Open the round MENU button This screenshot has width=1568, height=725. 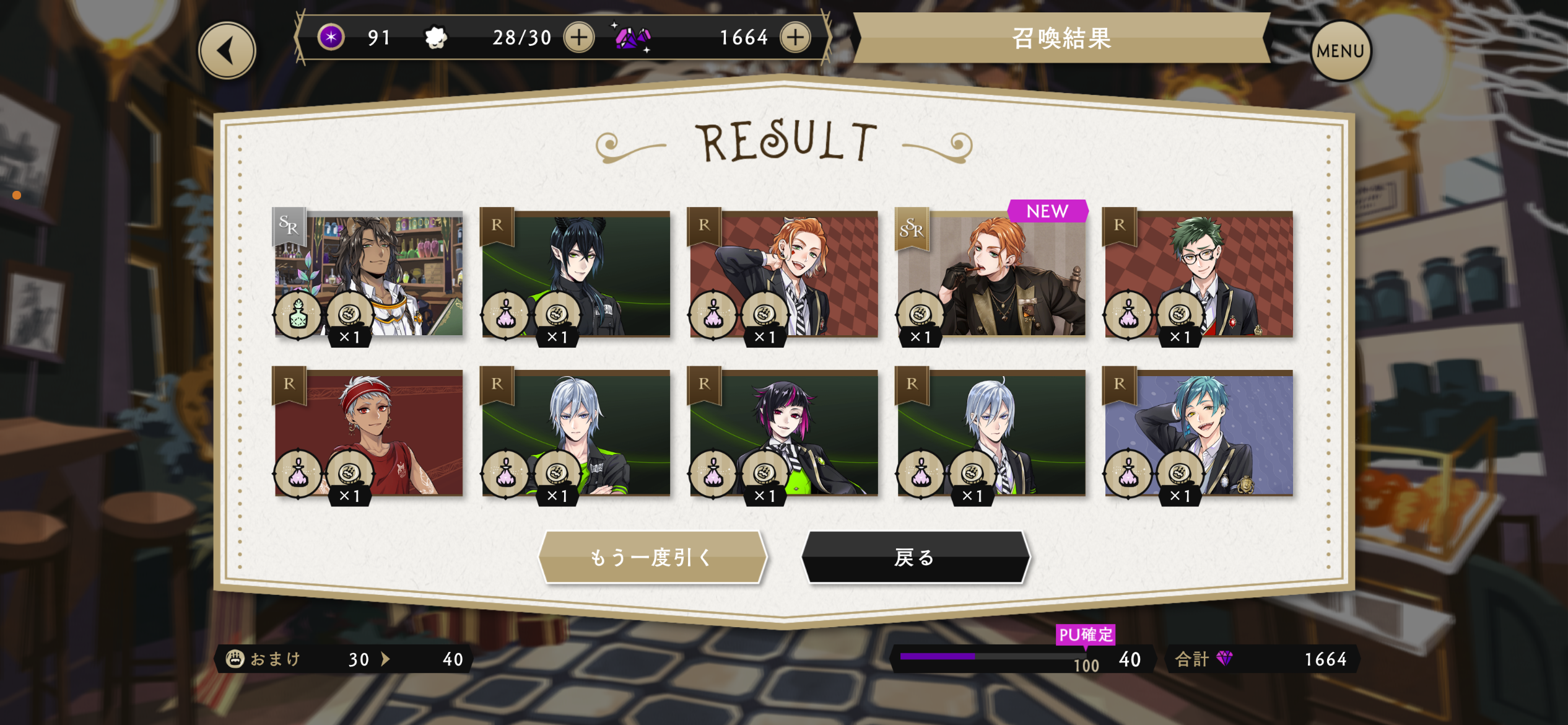coord(1340,51)
